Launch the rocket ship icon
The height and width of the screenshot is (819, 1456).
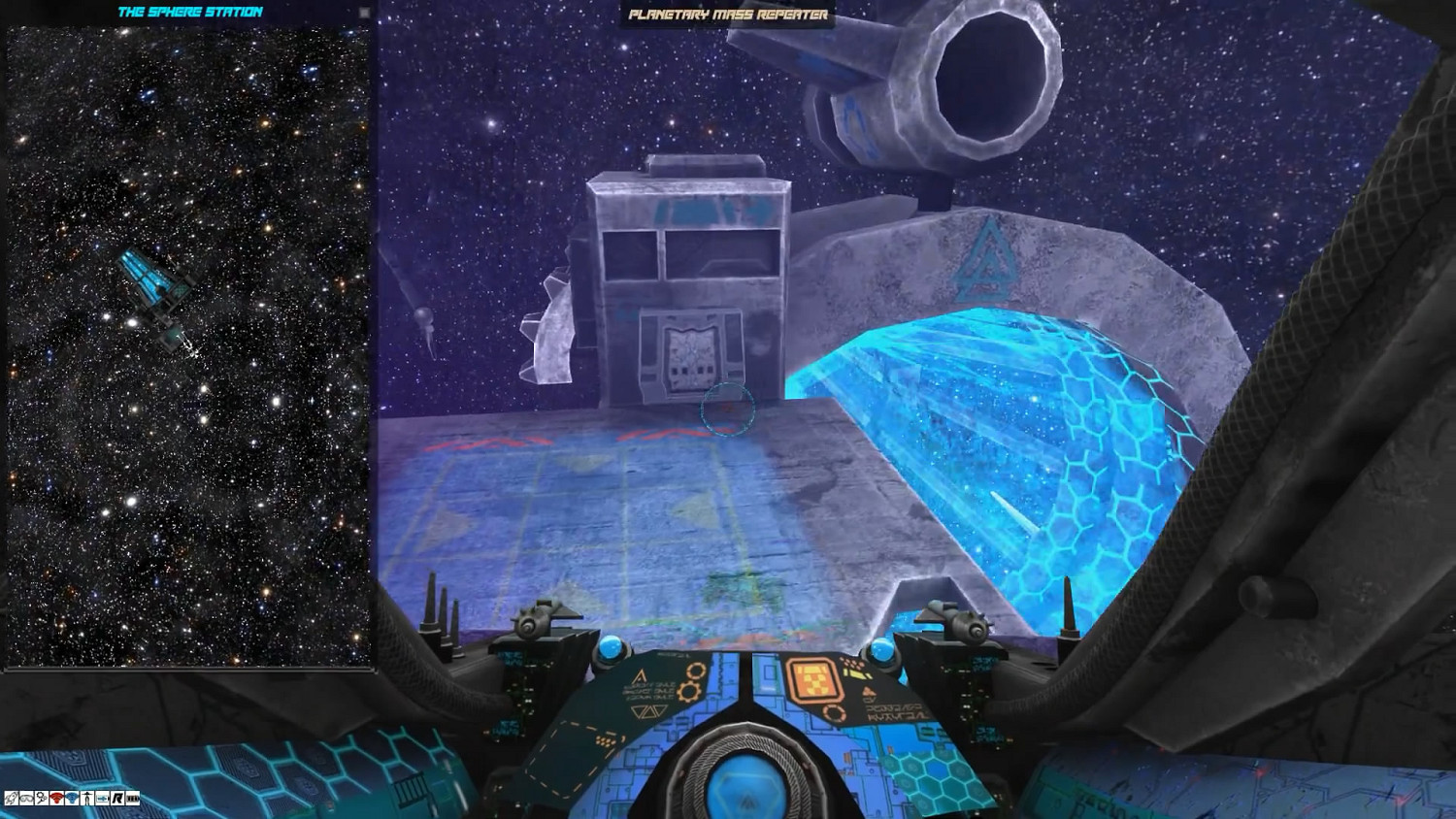(x=11, y=800)
